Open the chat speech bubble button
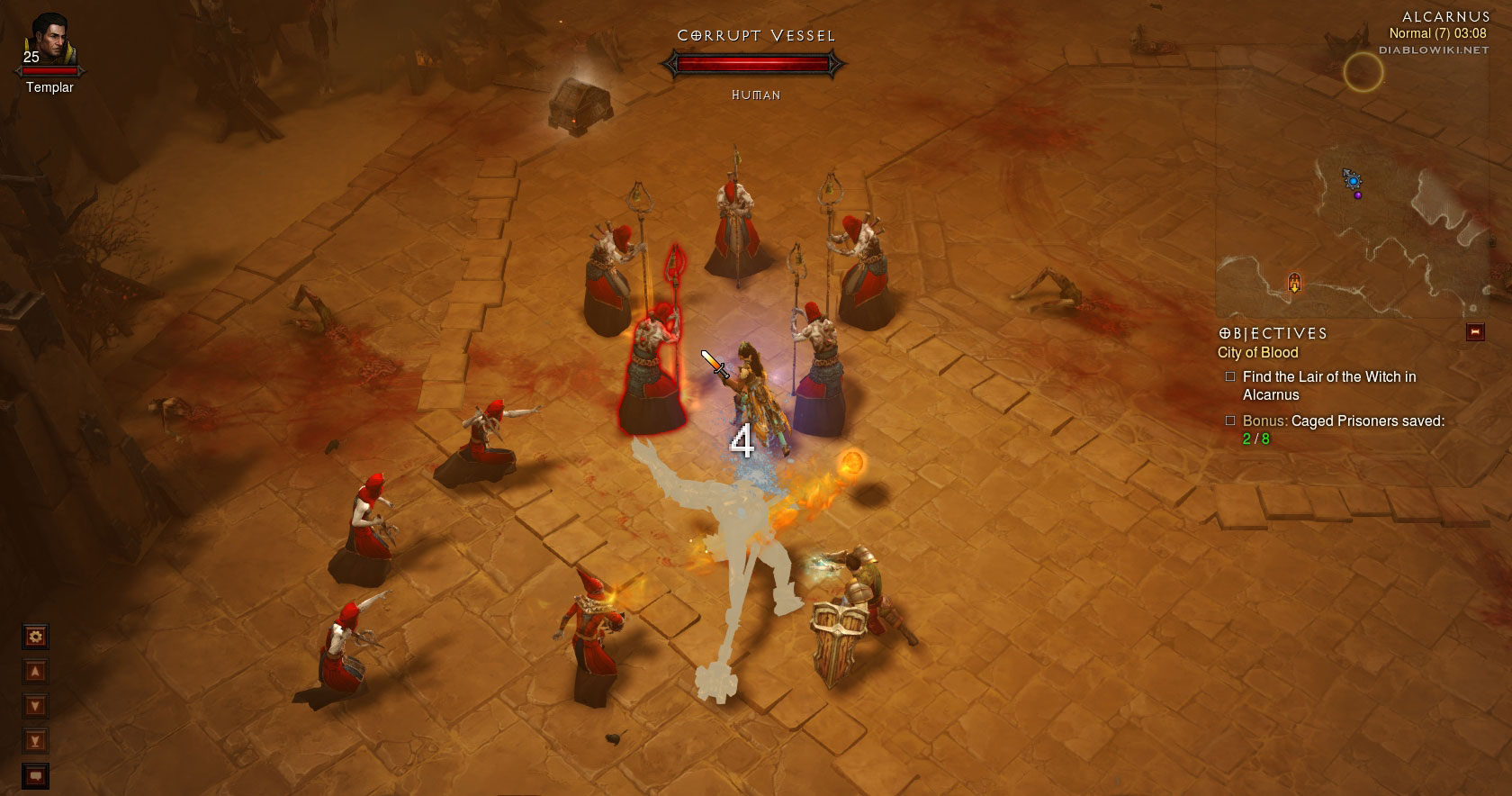Screen dimensions: 1512x796 [35, 775]
